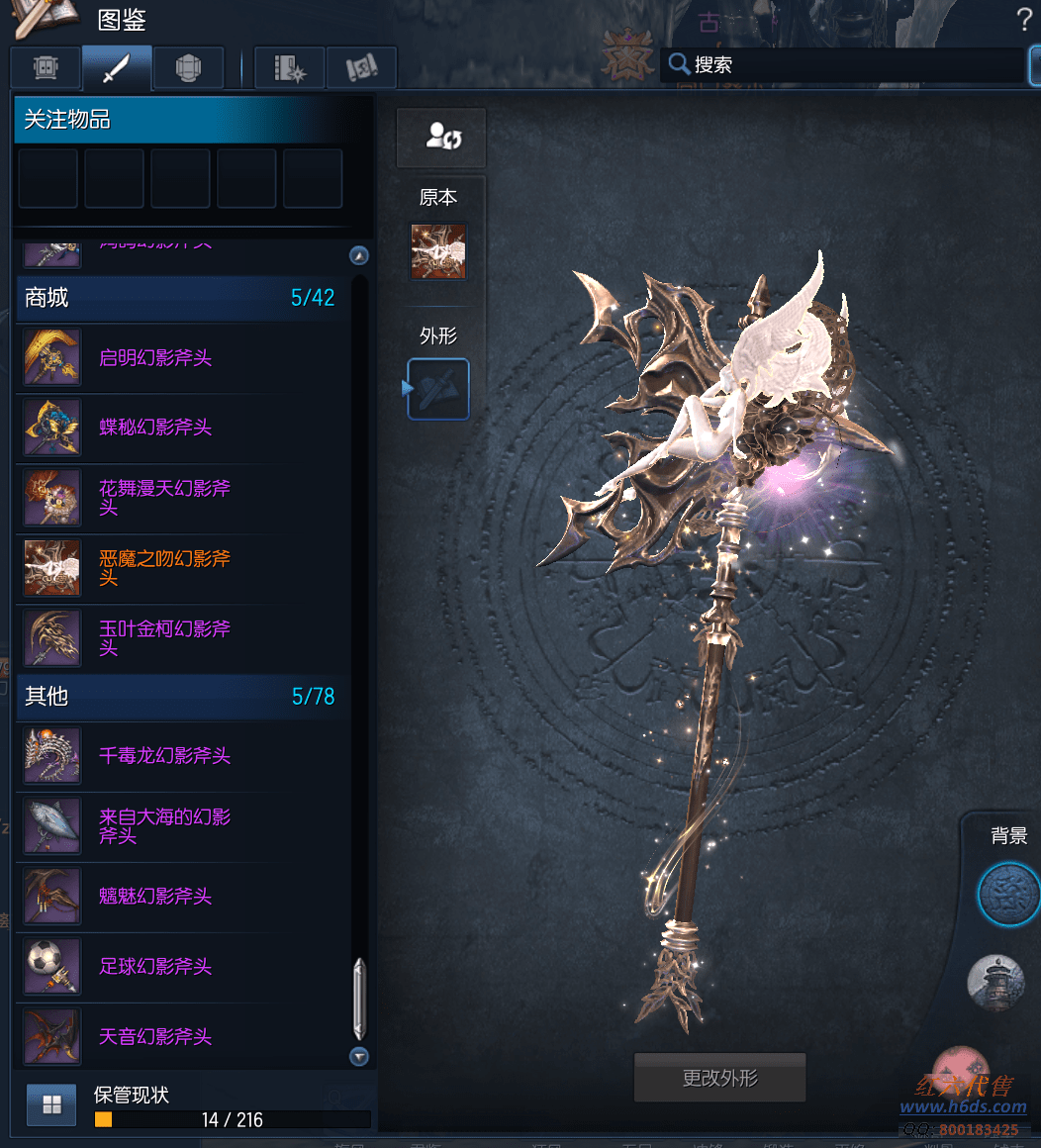Image resolution: width=1041 pixels, height=1148 pixels.
Task: Select the 来自大海的幻影斧头 fish axe
Action: (164, 826)
